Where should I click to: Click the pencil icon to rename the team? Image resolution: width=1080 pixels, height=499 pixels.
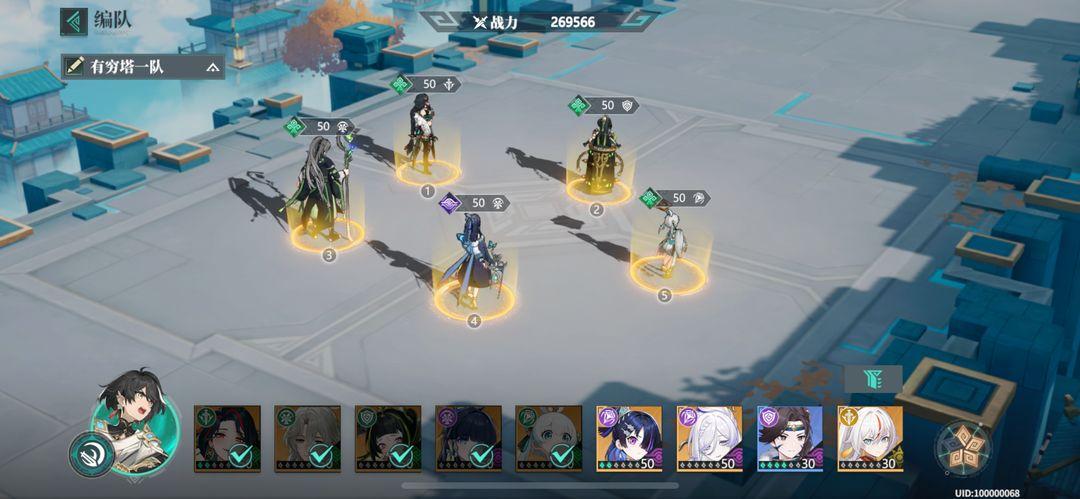[x=74, y=67]
